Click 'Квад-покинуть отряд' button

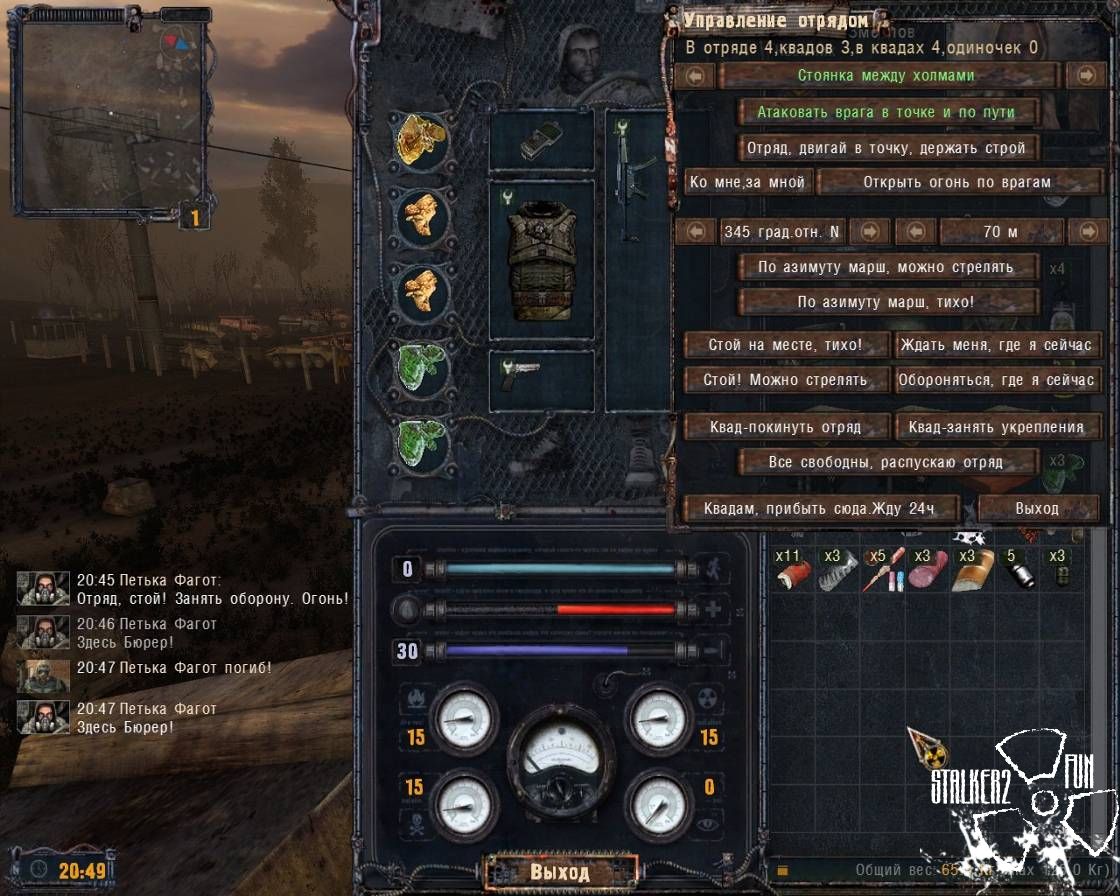point(785,427)
